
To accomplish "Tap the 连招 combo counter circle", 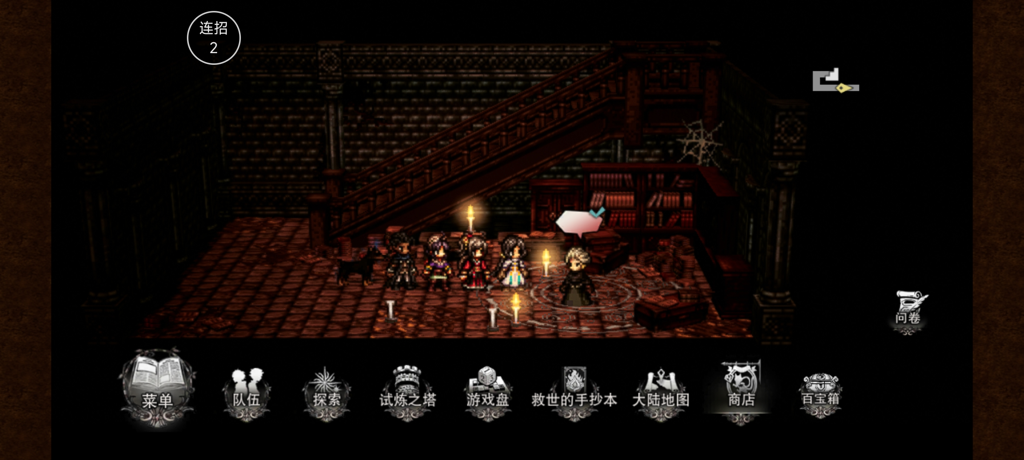I will coord(214,38).
